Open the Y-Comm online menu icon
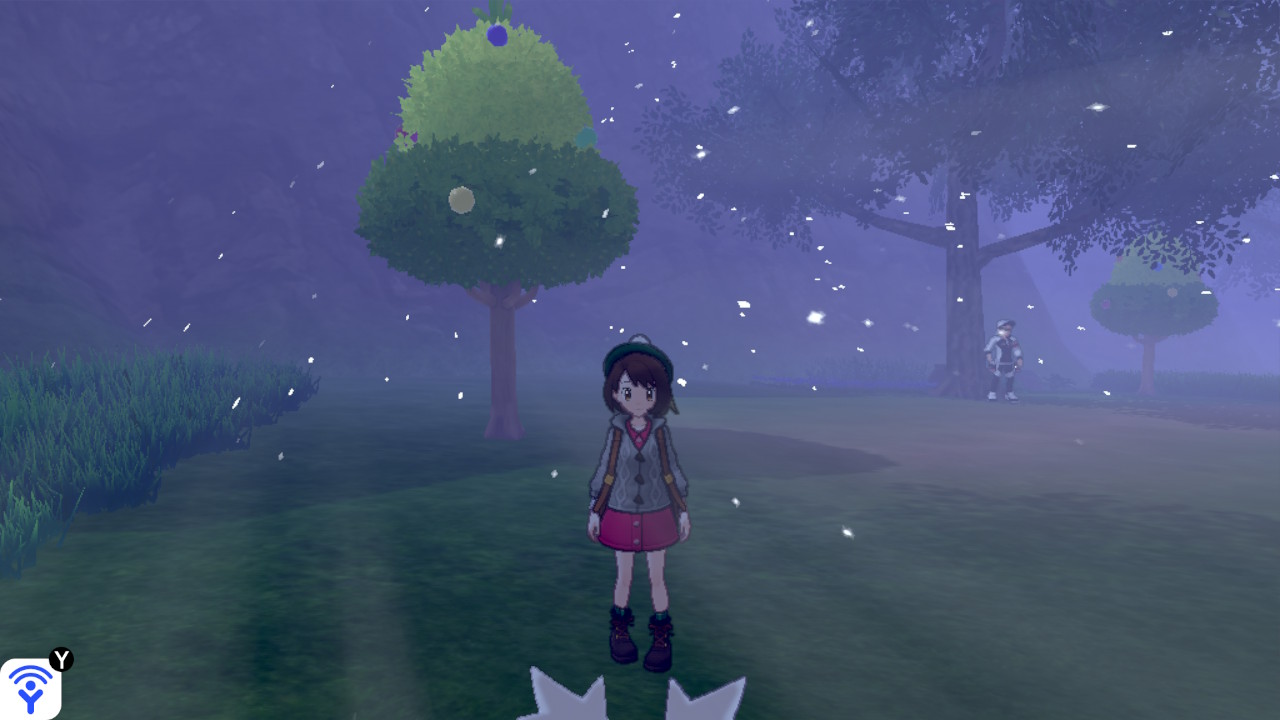 [30, 685]
